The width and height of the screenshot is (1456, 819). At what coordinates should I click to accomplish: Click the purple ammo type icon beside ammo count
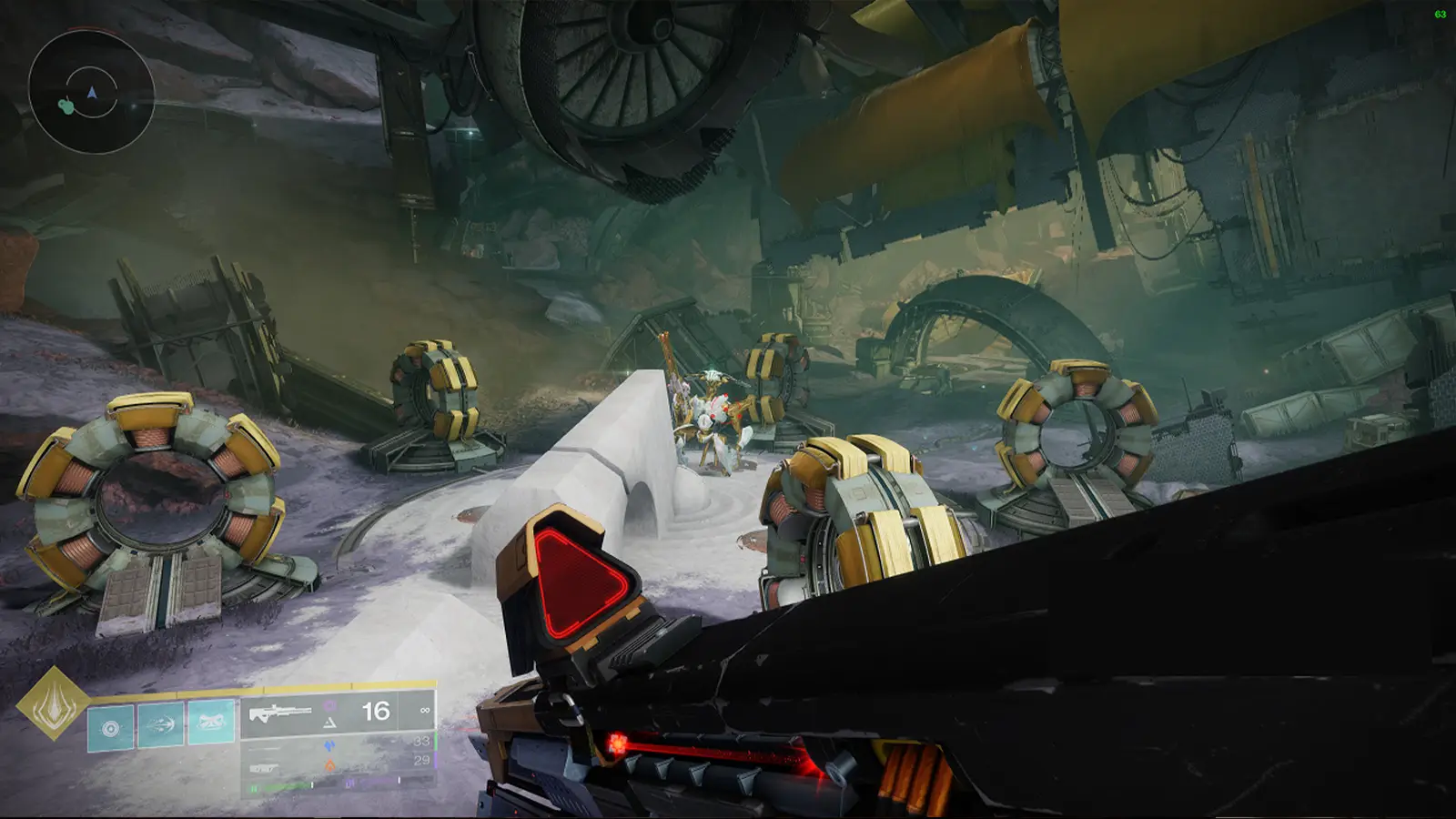[329, 705]
